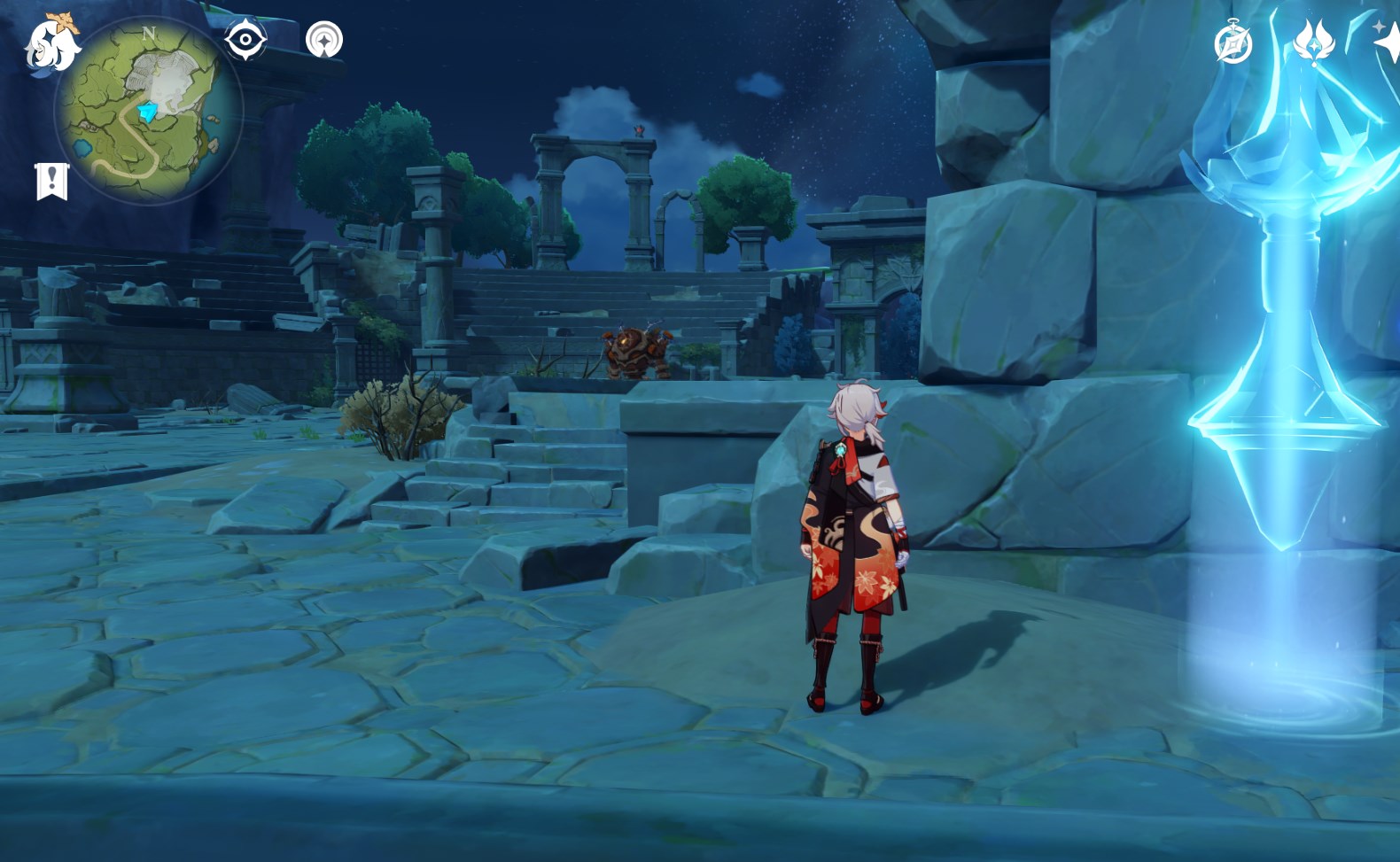
Task: Open the events compass icon
Action: point(1233,43)
